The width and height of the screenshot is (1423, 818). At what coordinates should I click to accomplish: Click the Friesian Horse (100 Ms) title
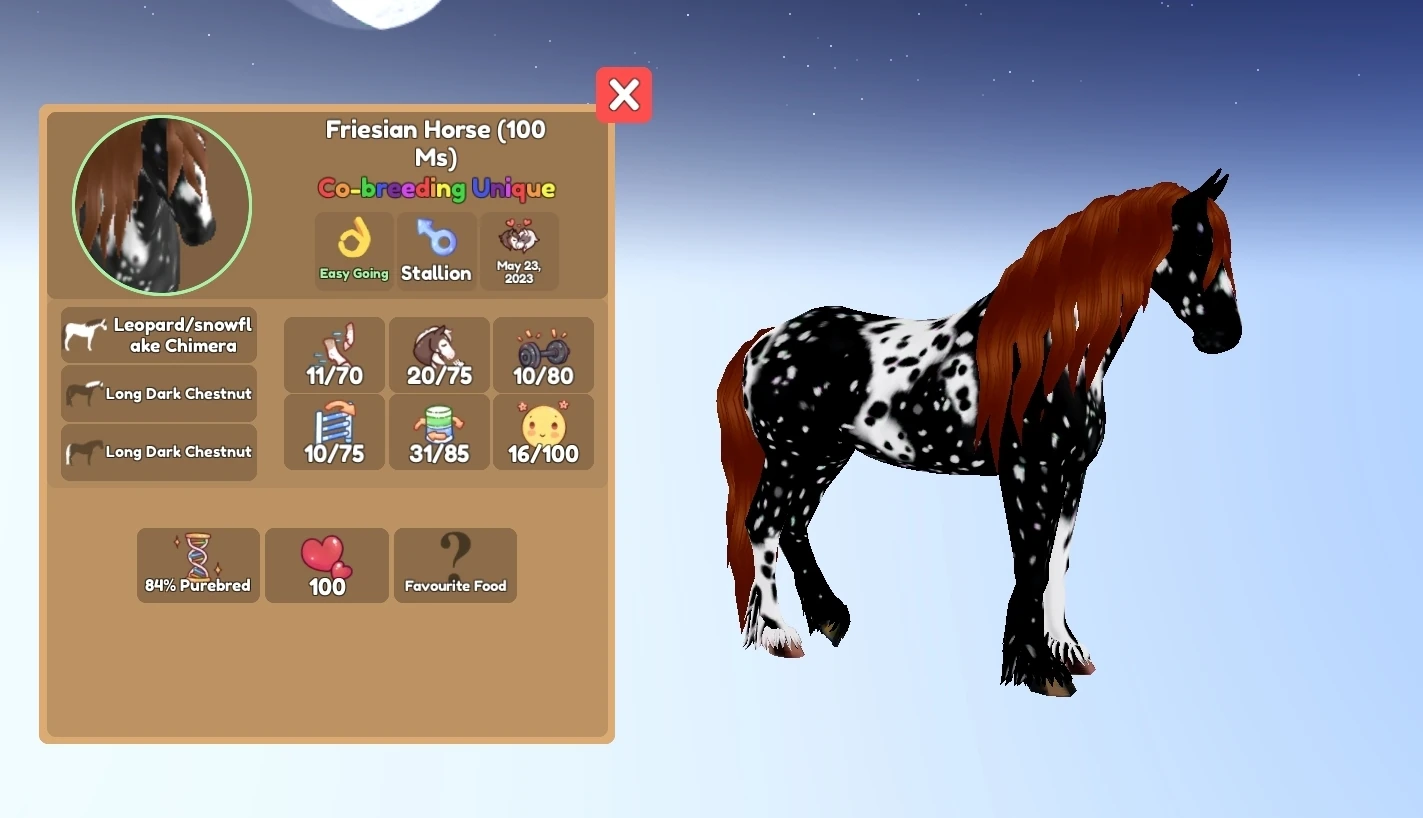435,143
